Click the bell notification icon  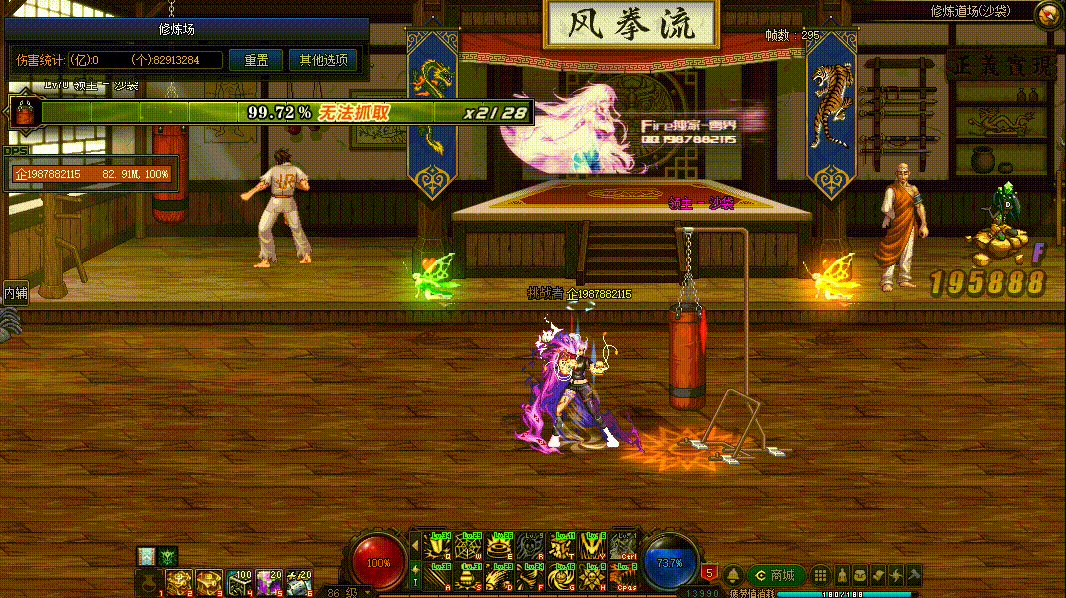click(733, 575)
